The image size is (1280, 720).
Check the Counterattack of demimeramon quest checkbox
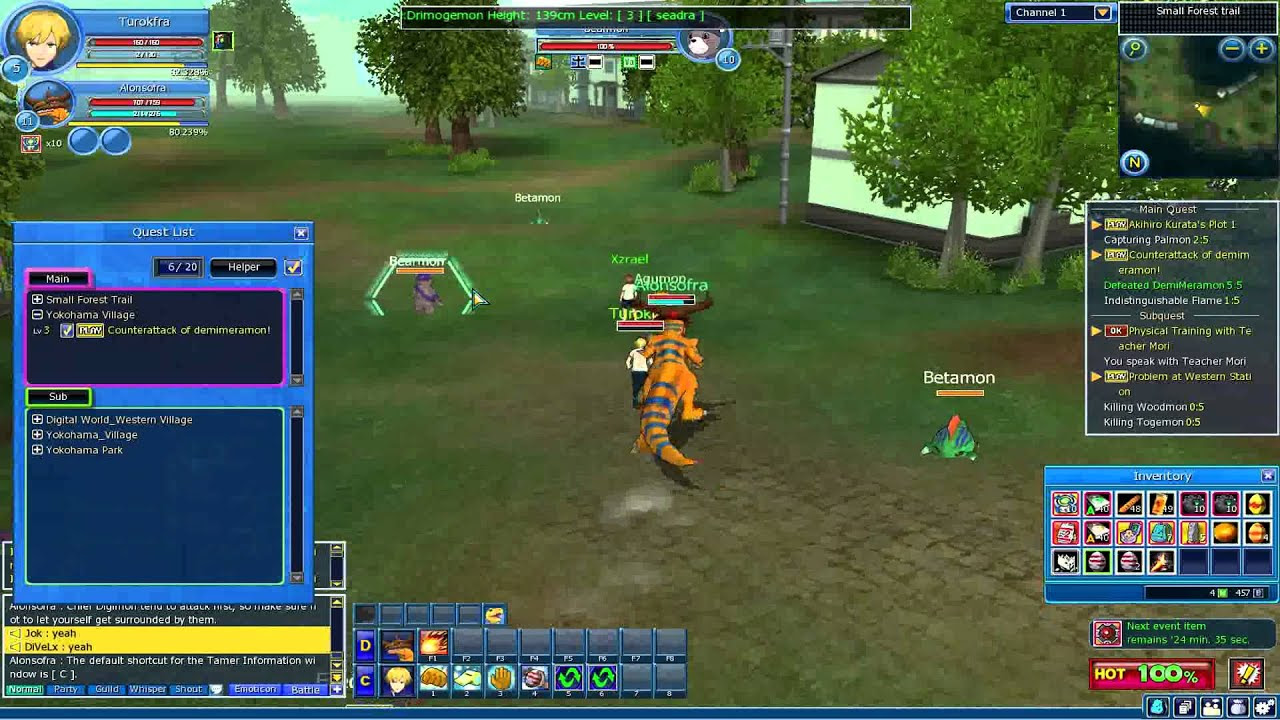pos(67,330)
